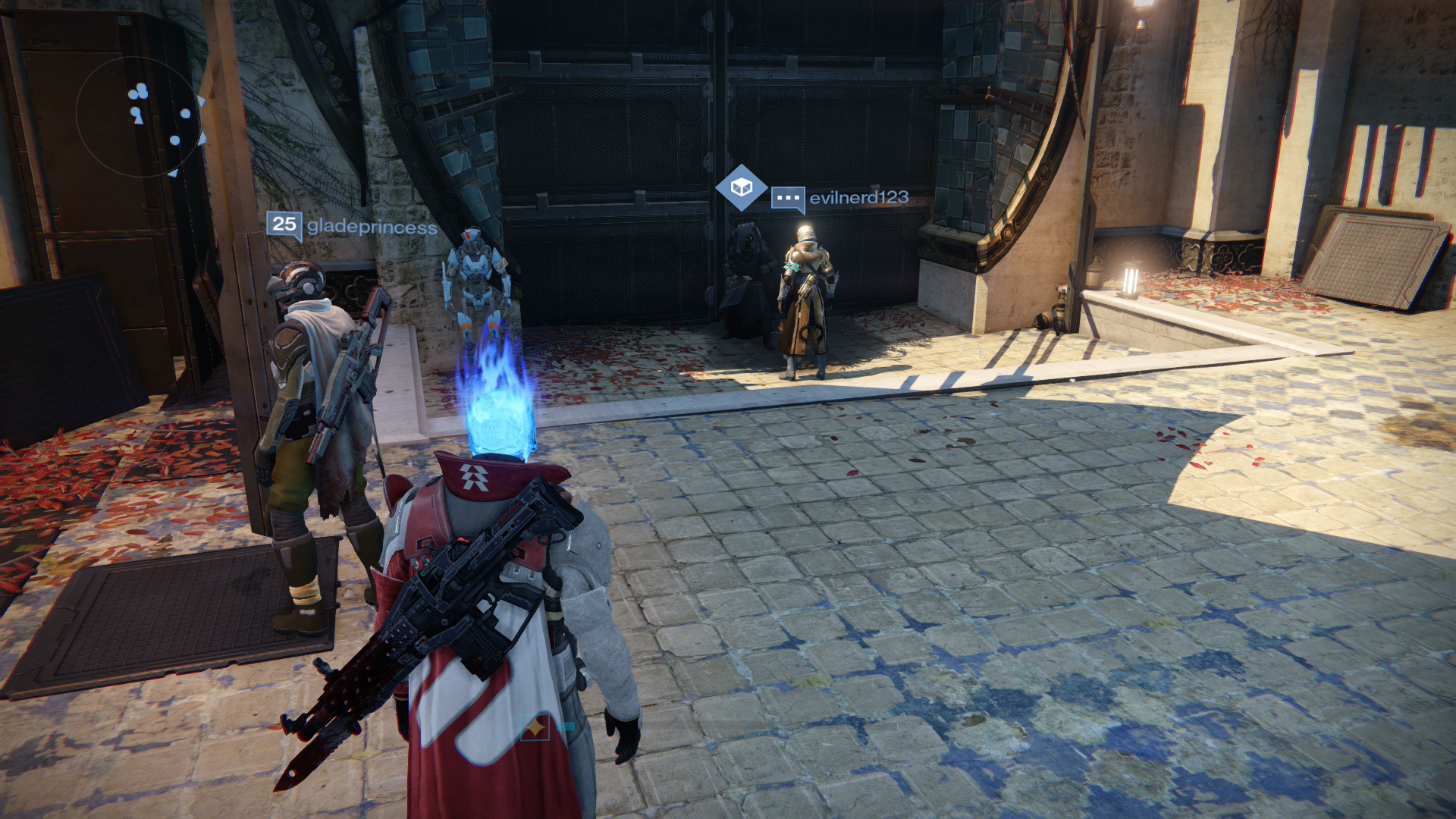
Task: Click the cube vendor marker icon
Action: point(742,187)
